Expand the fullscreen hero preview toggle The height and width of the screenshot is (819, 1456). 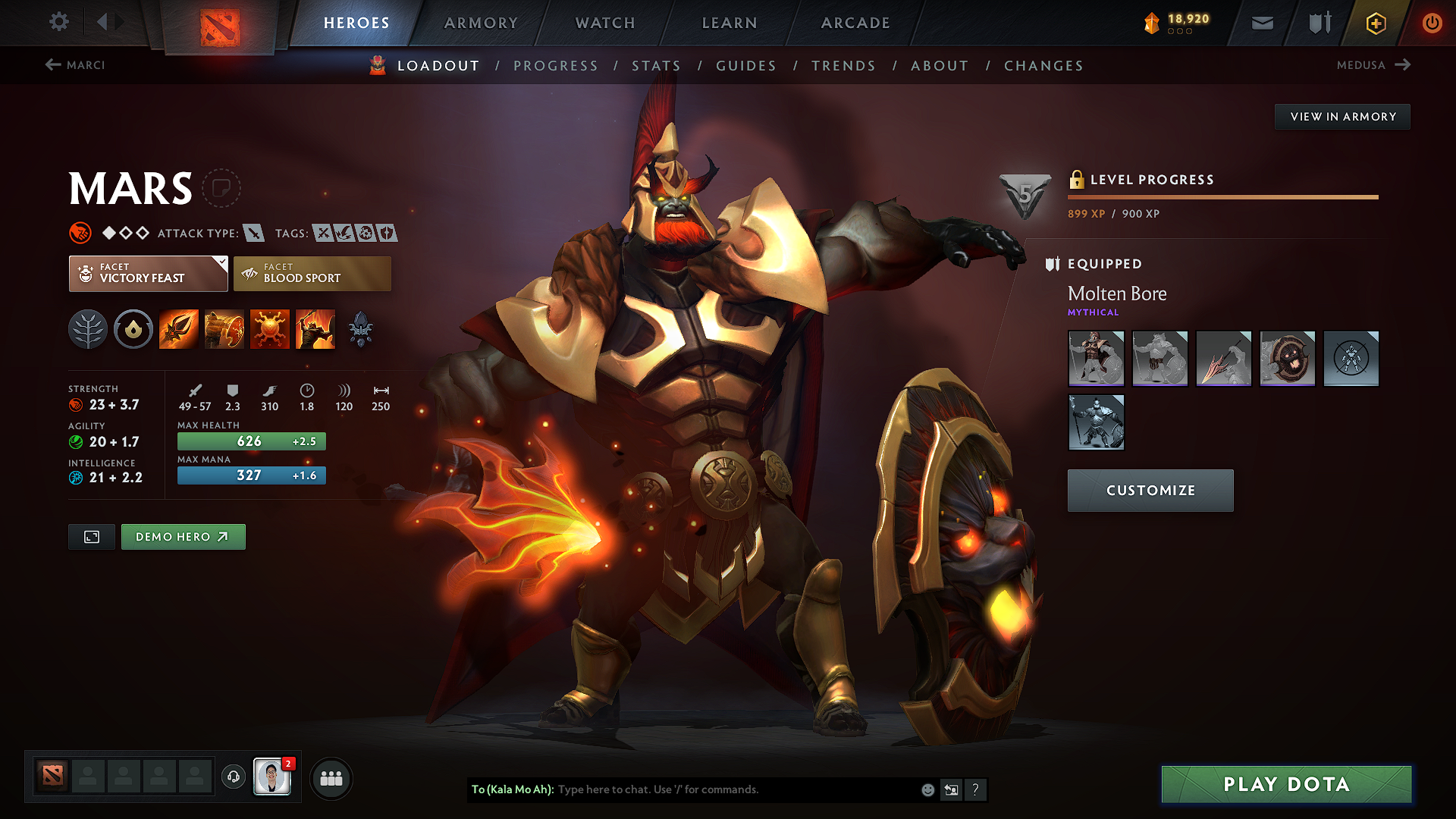91,536
